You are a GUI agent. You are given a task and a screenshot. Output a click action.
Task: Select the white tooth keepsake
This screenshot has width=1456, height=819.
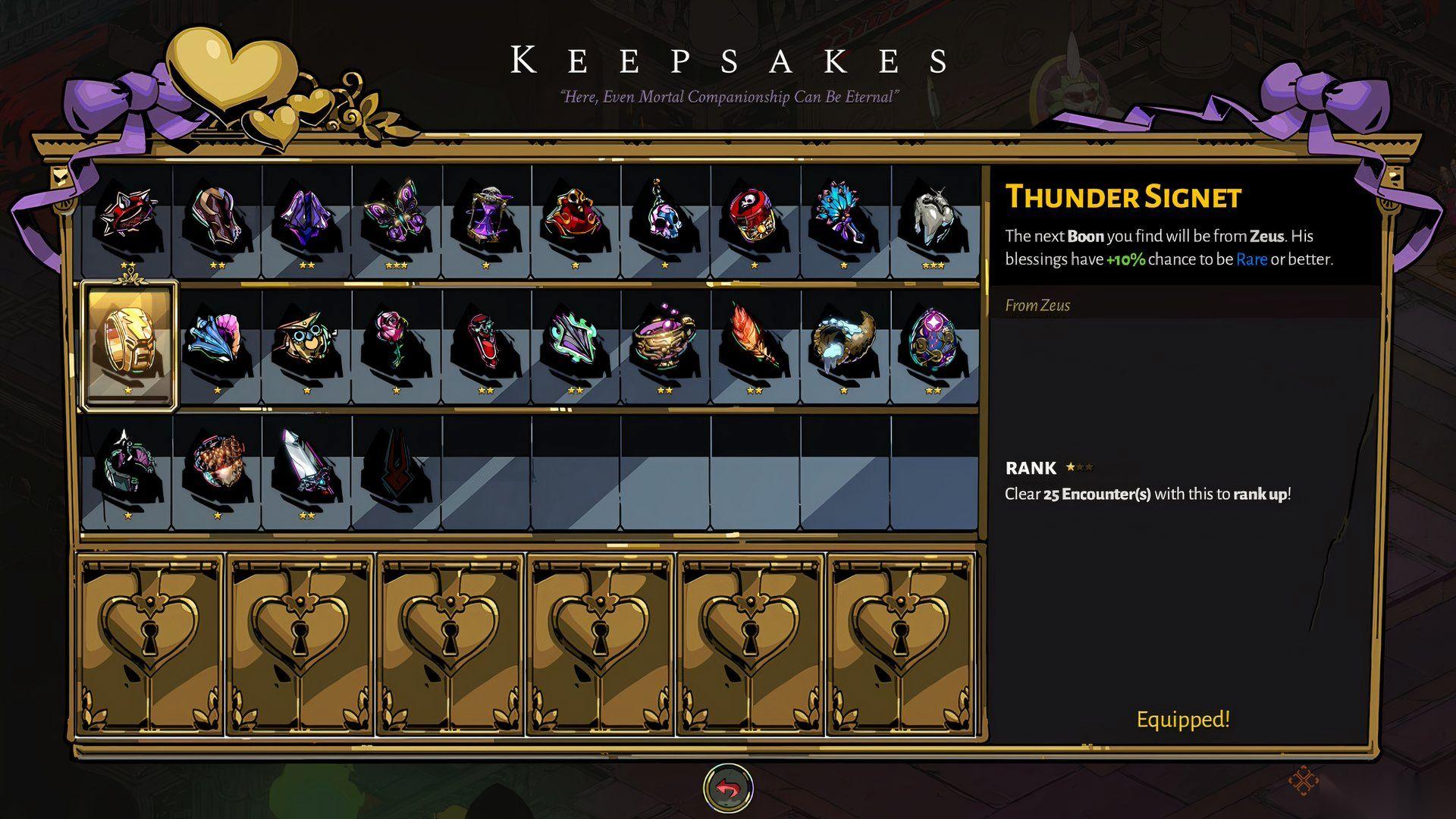[x=933, y=216]
